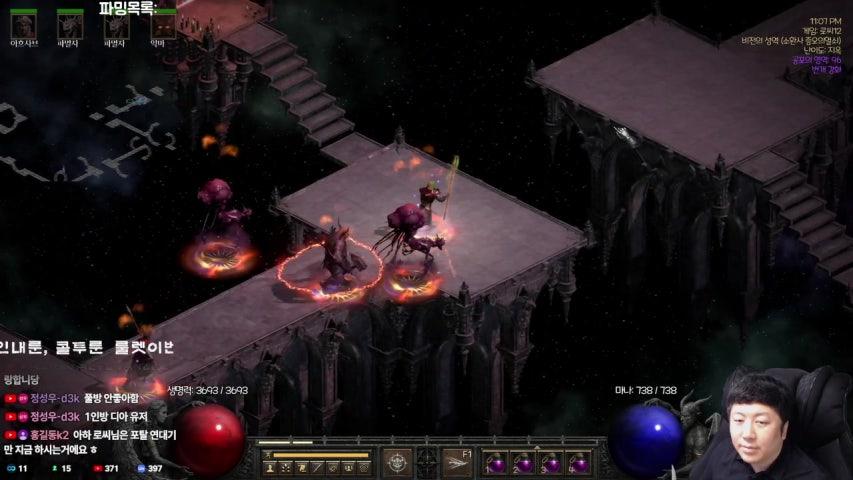Screen dimensions: 853x480
Task: Select the 아흐사브 mercenary portrait
Action: 22,25
